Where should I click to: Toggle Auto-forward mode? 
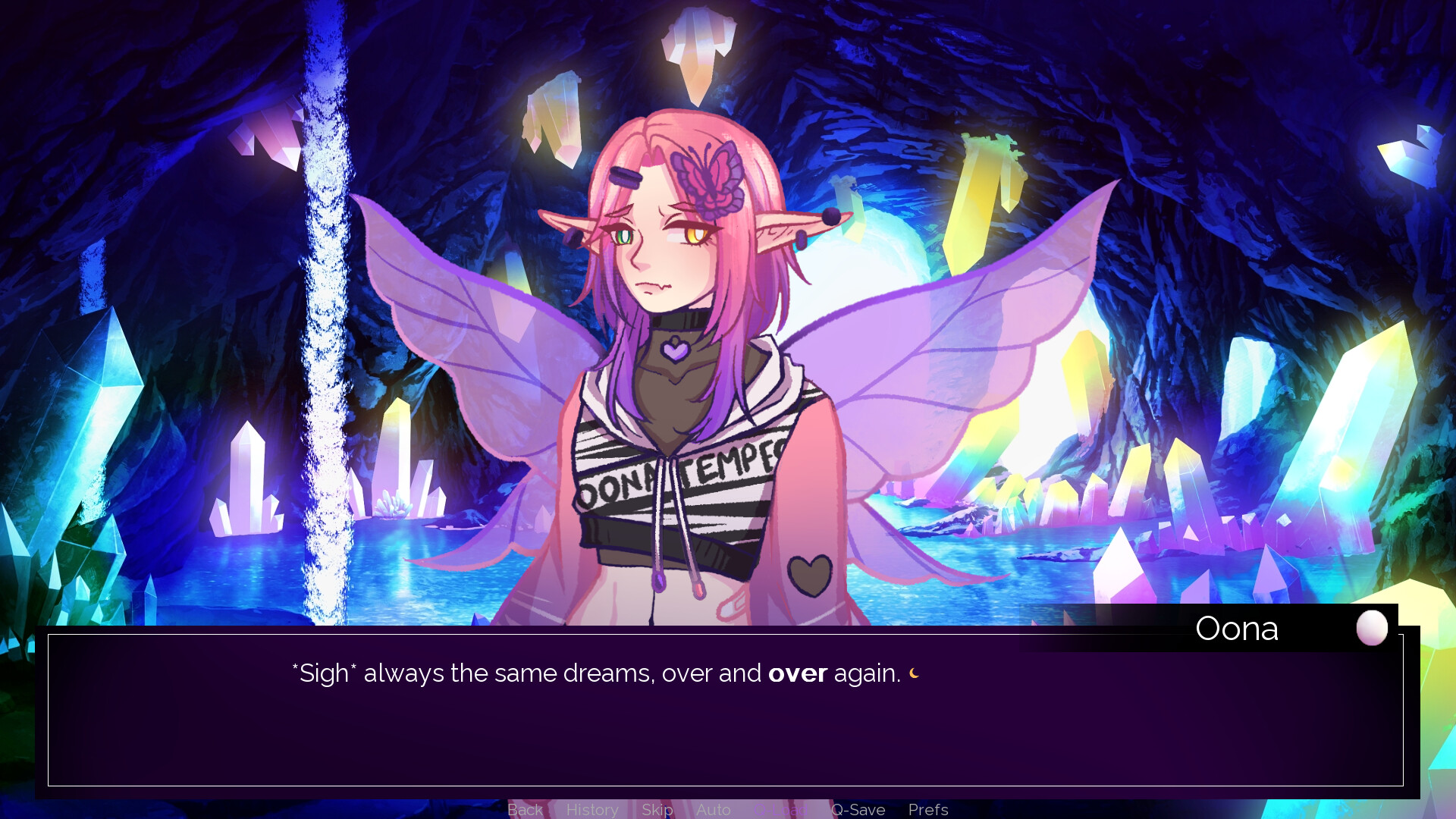(x=713, y=810)
